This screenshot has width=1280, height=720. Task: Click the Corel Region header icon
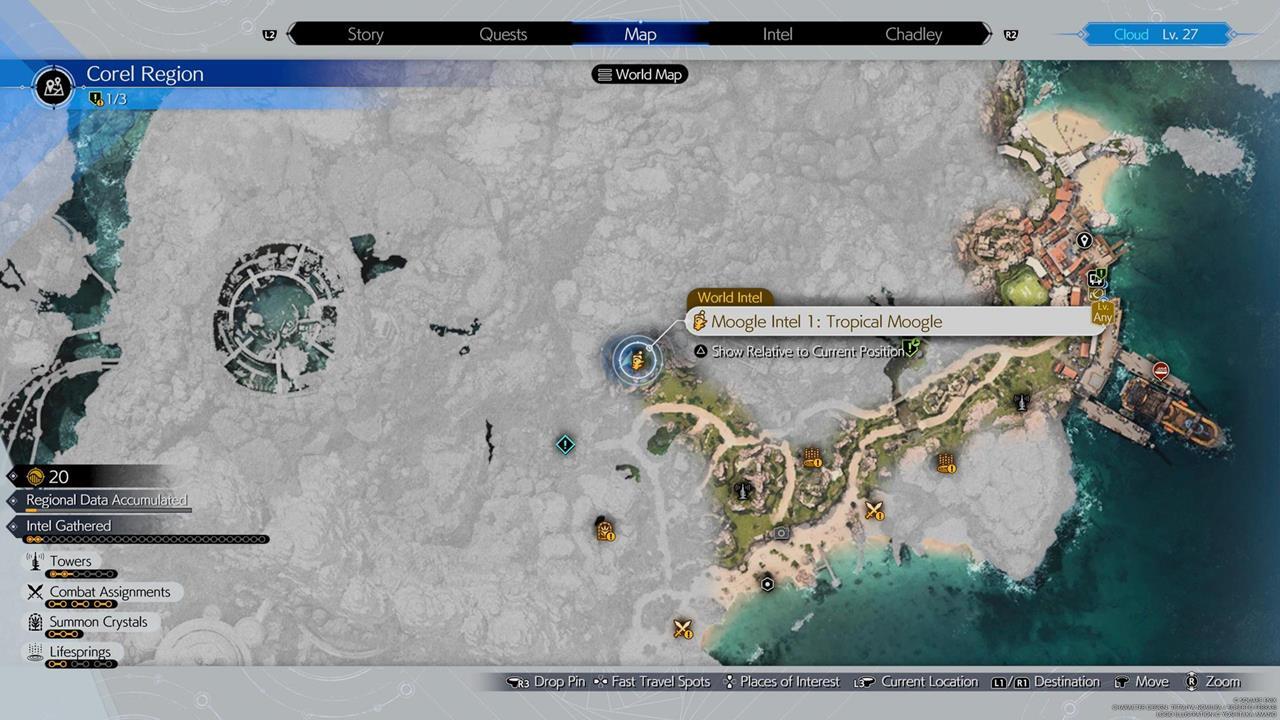click(x=53, y=86)
